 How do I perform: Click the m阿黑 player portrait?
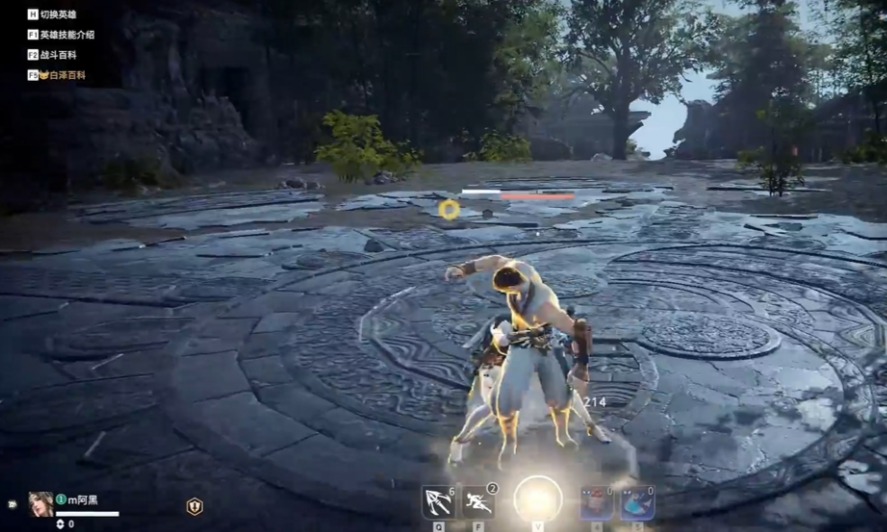(41, 503)
